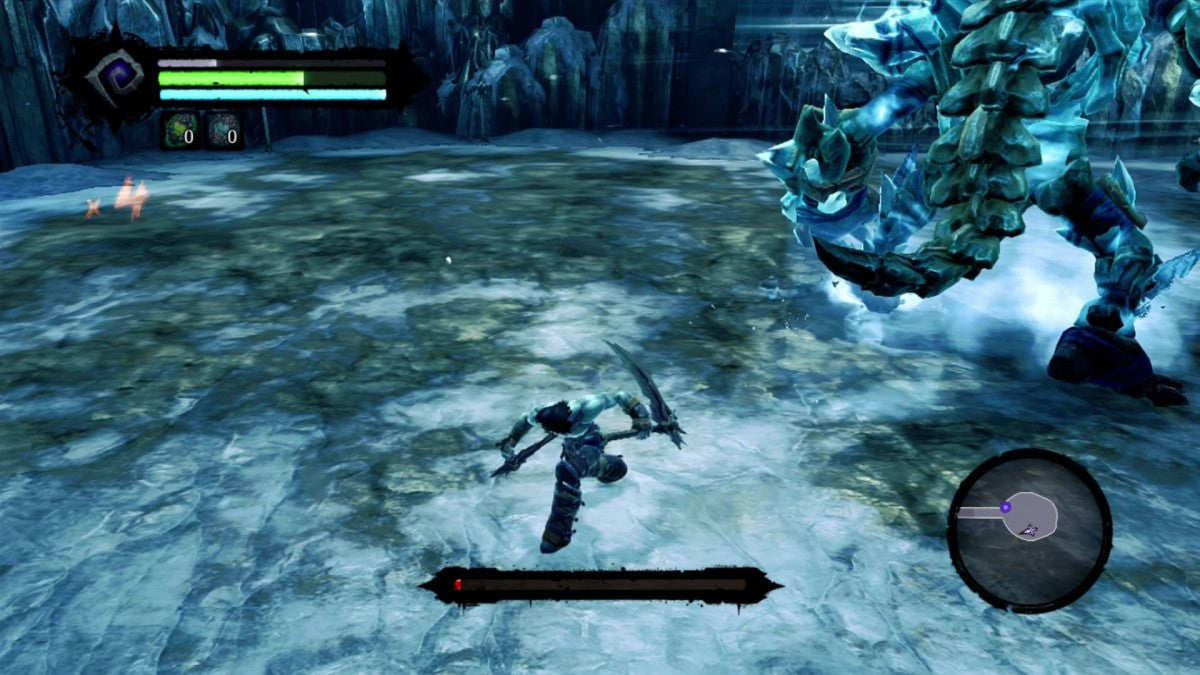Open the circular minimap
This screenshot has width=1200, height=675.
tap(1029, 529)
